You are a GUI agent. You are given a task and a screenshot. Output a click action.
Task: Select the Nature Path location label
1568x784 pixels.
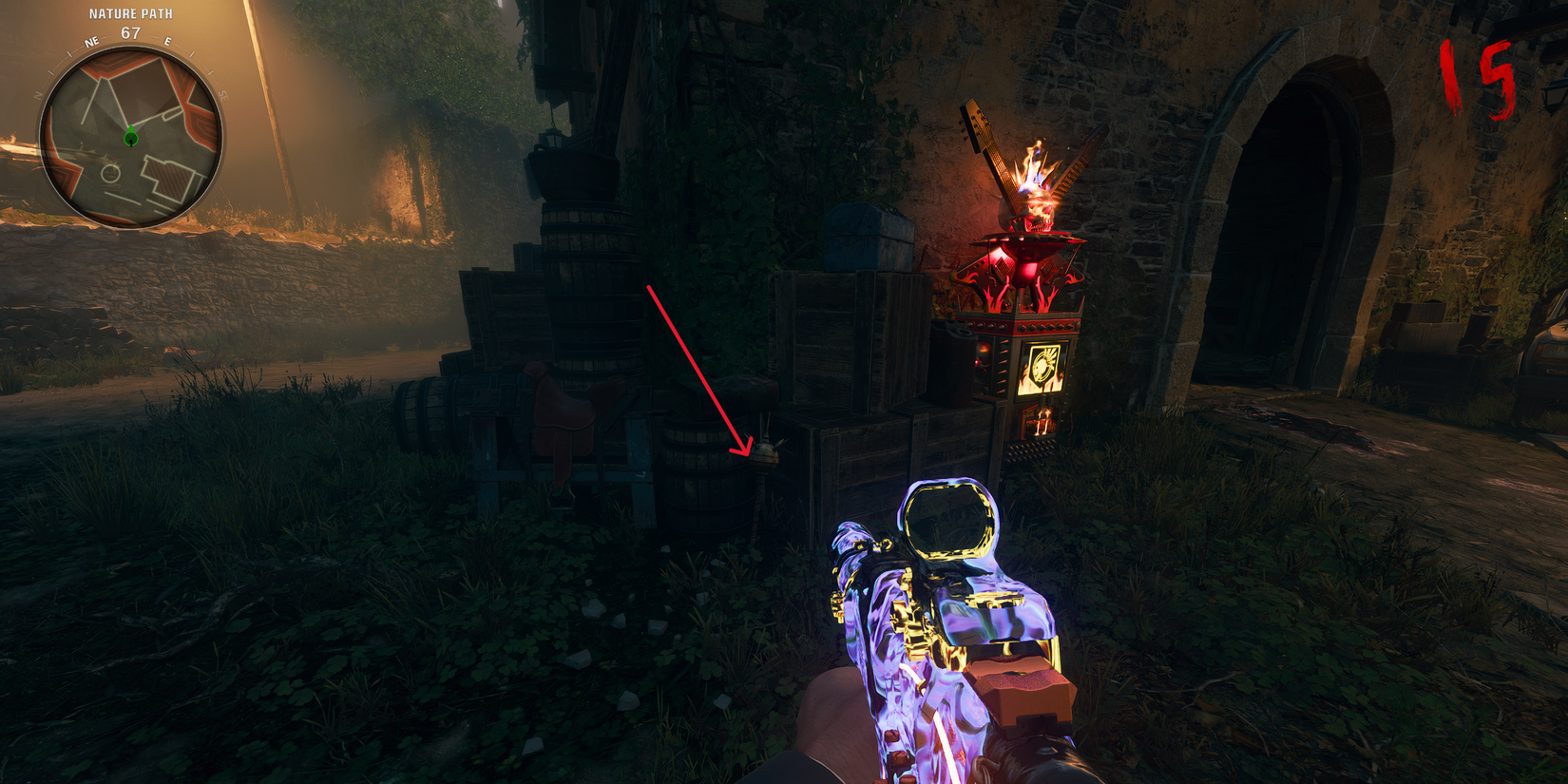click(x=131, y=14)
